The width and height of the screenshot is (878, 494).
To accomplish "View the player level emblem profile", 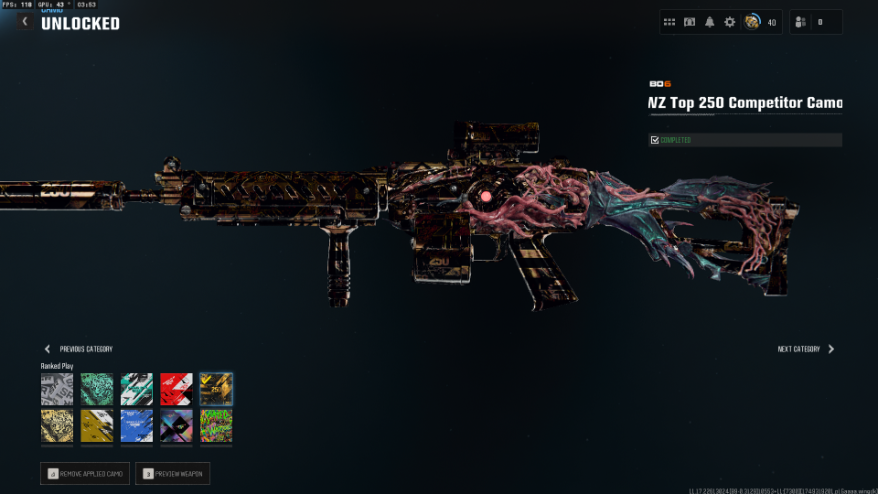I will pos(751,22).
